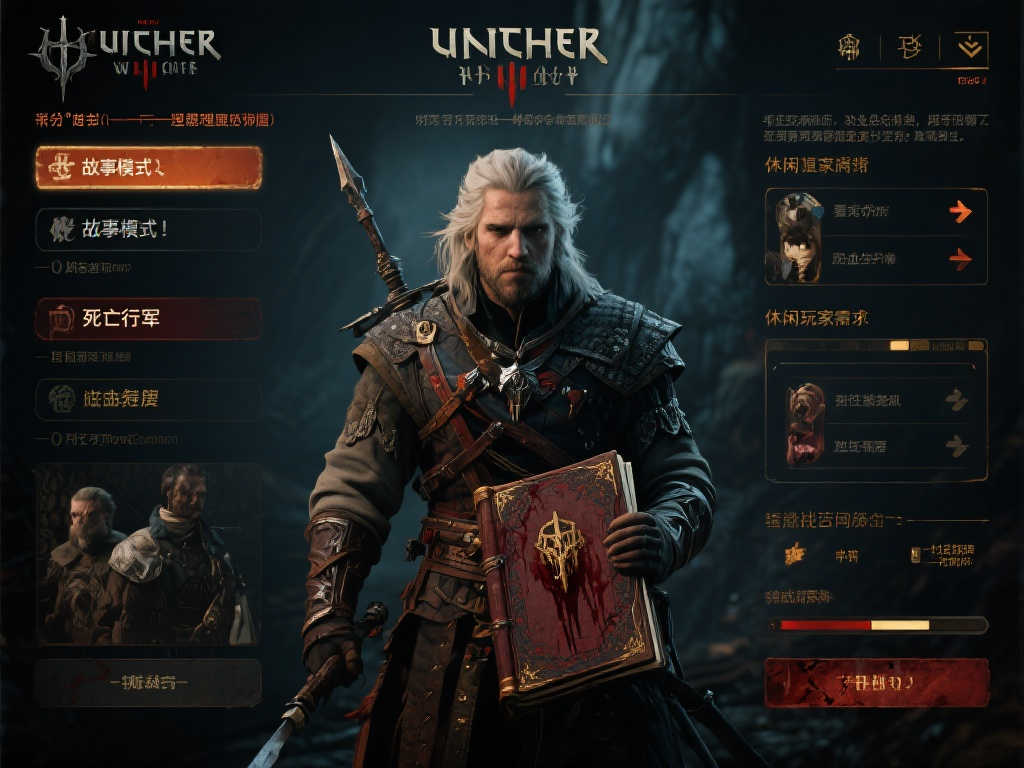Choose the dark 故事模式! menu entry
Screen dimensions: 1024x768
click(x=148, y=229)
